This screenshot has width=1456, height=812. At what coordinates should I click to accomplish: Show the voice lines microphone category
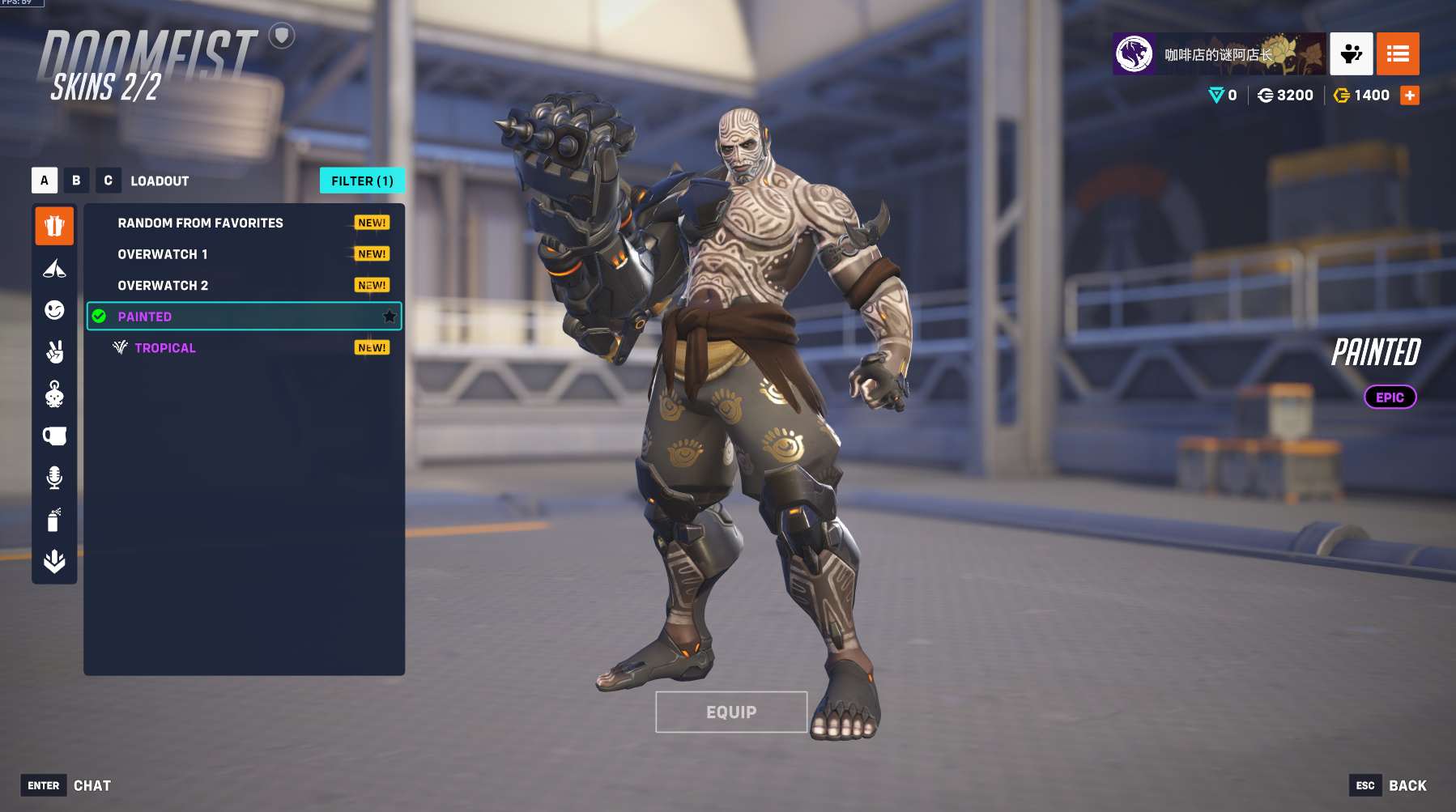[54, 478]
